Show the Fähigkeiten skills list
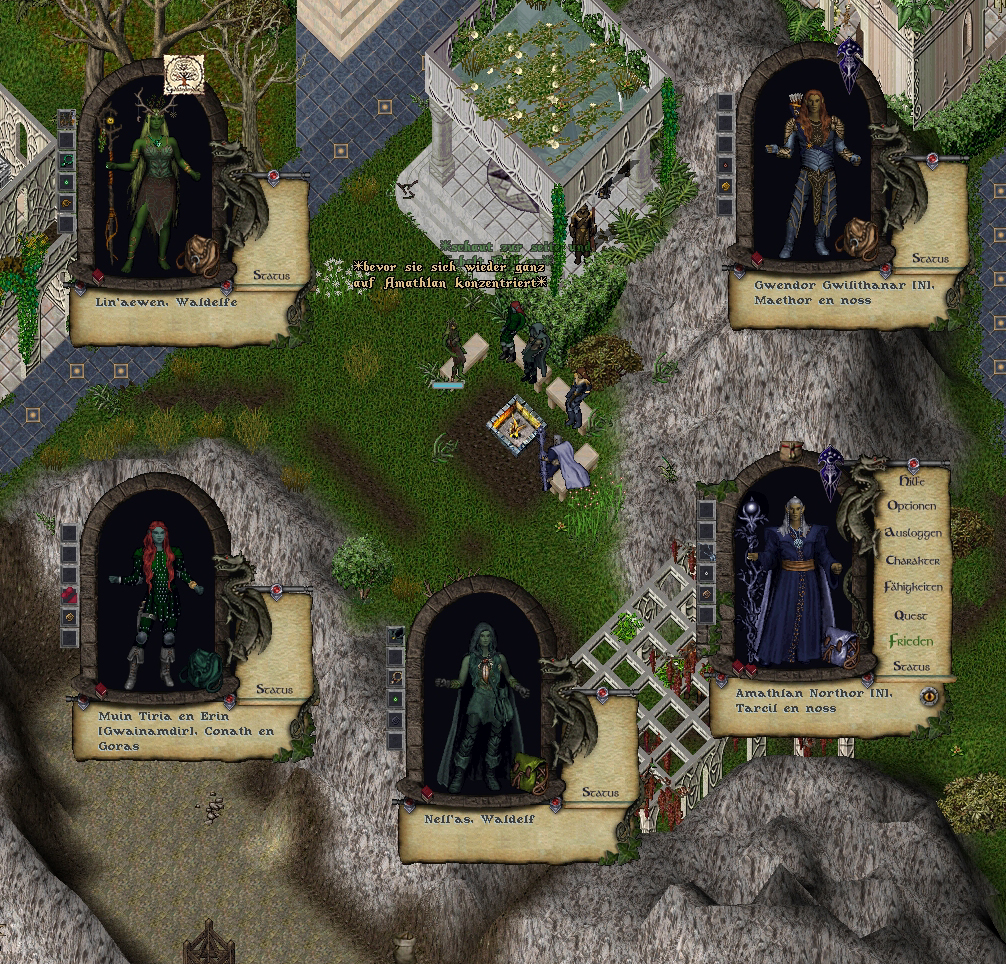This screenshot has height=964, width=1006. point(914,587)
